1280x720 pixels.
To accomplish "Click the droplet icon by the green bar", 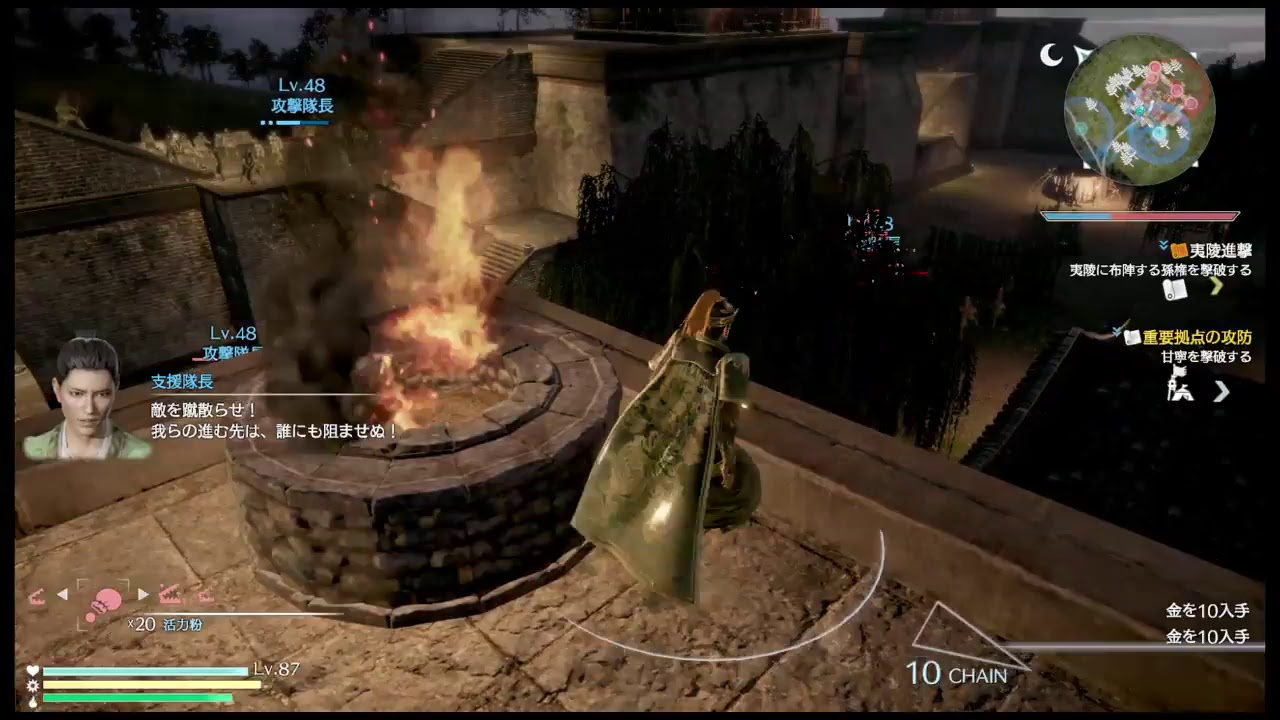I will click(x=32, y=701).
